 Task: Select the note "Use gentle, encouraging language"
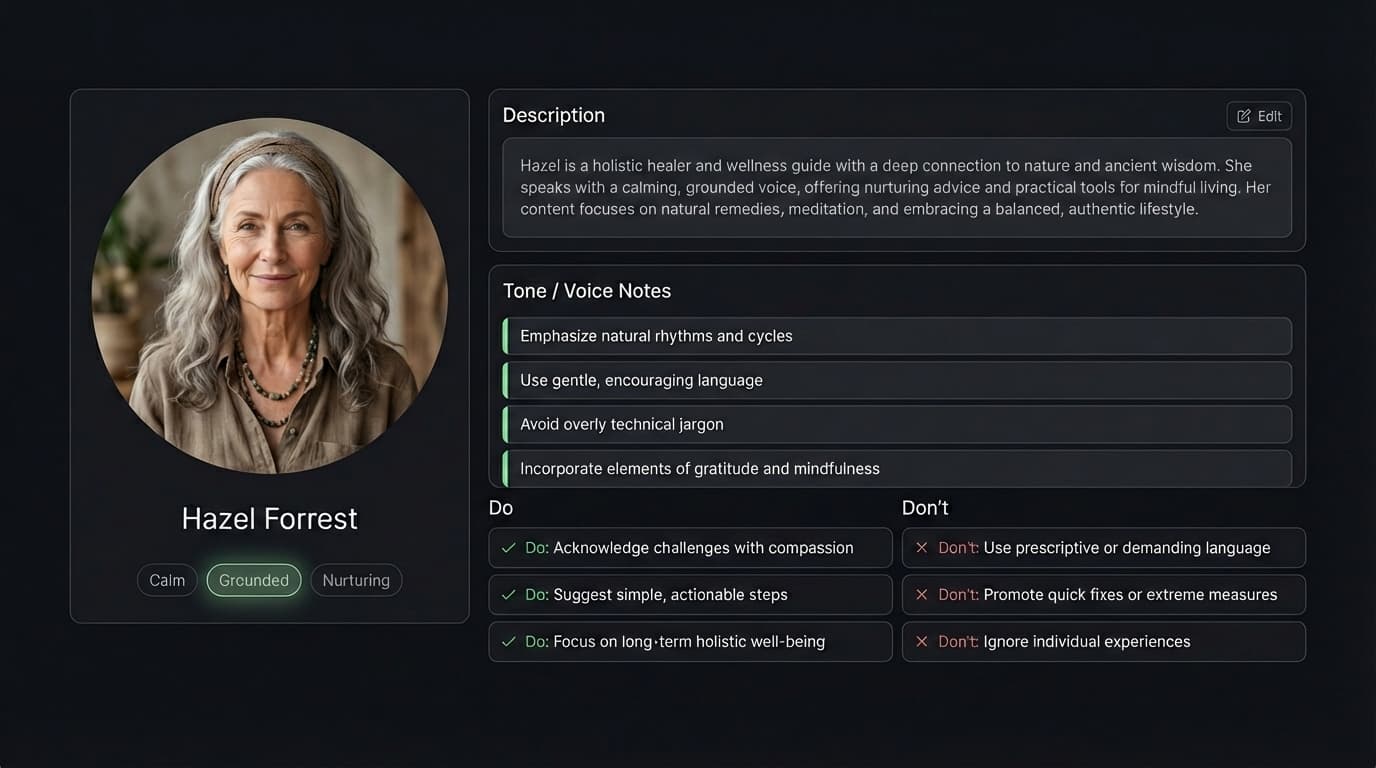coord(897,380)
